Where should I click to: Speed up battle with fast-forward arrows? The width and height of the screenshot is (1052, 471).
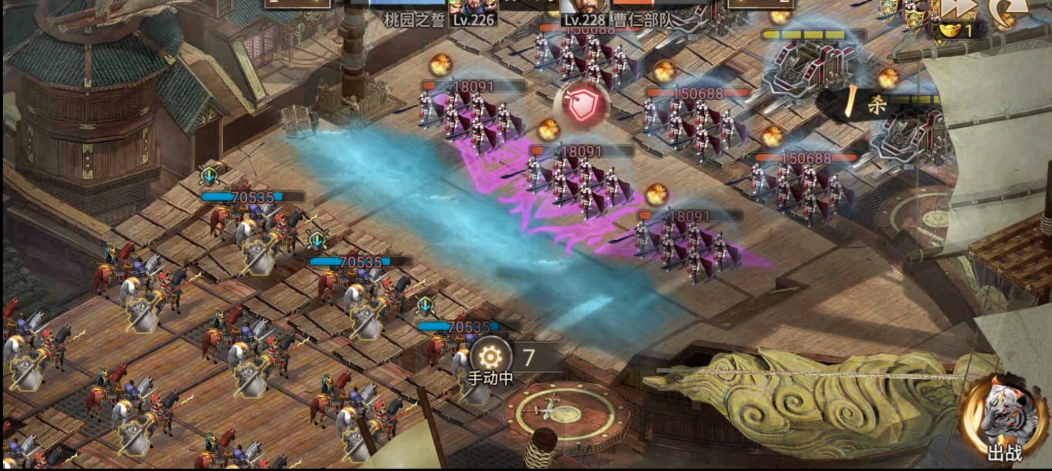click(957, 9)
